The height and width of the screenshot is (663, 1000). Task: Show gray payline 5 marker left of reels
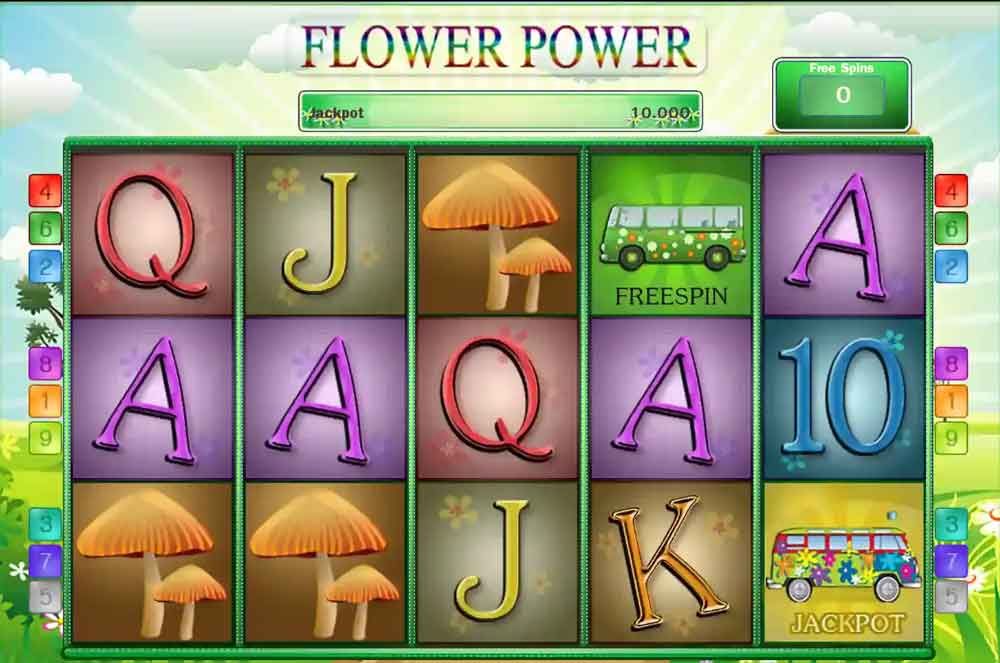[x=45, y=598]
